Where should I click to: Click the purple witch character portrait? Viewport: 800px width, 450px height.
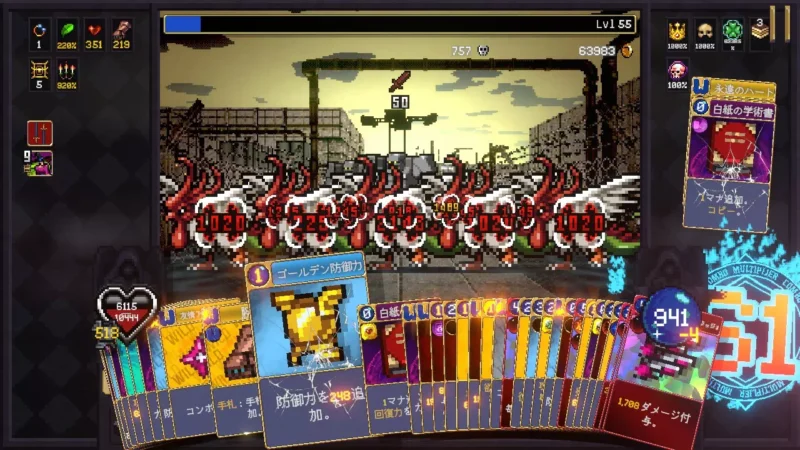[41, 162]
